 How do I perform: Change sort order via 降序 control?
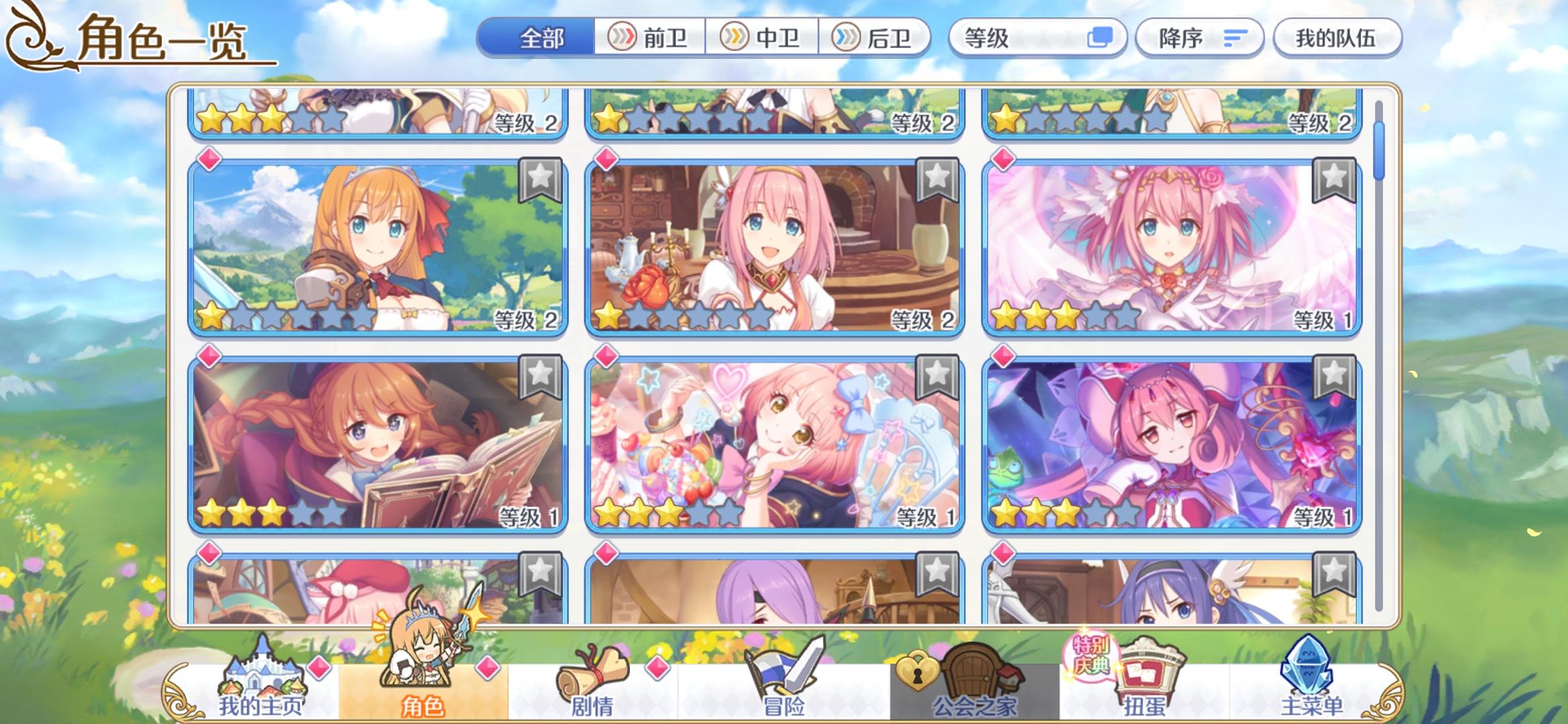(1199, 38)
